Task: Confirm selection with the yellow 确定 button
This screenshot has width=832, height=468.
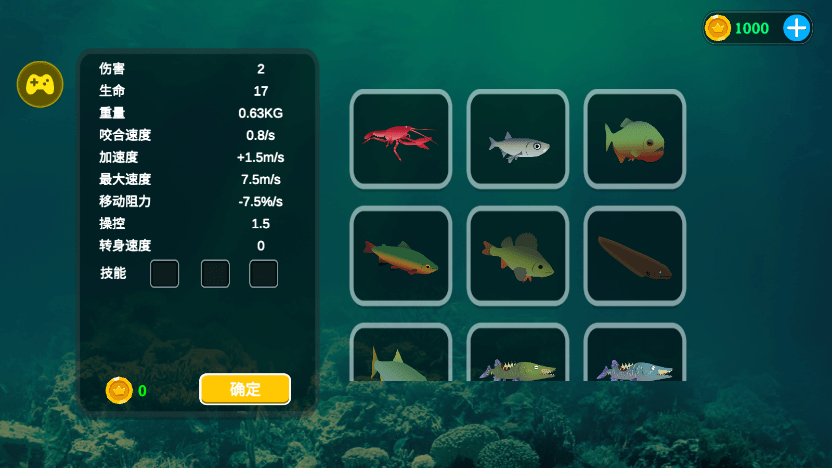Action: (x=245, y=389)
